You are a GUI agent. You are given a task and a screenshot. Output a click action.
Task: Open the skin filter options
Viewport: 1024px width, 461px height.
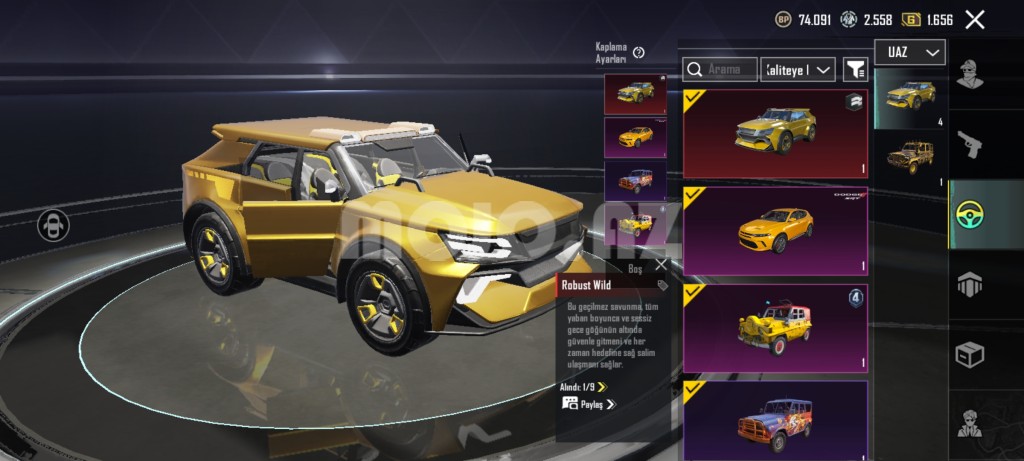coord(855,69)
